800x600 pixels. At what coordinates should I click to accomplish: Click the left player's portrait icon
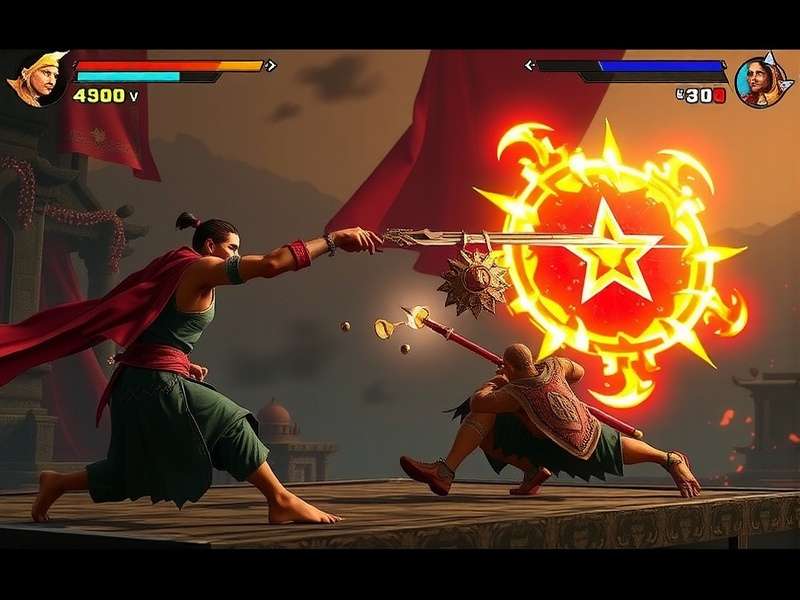[36, 78]
